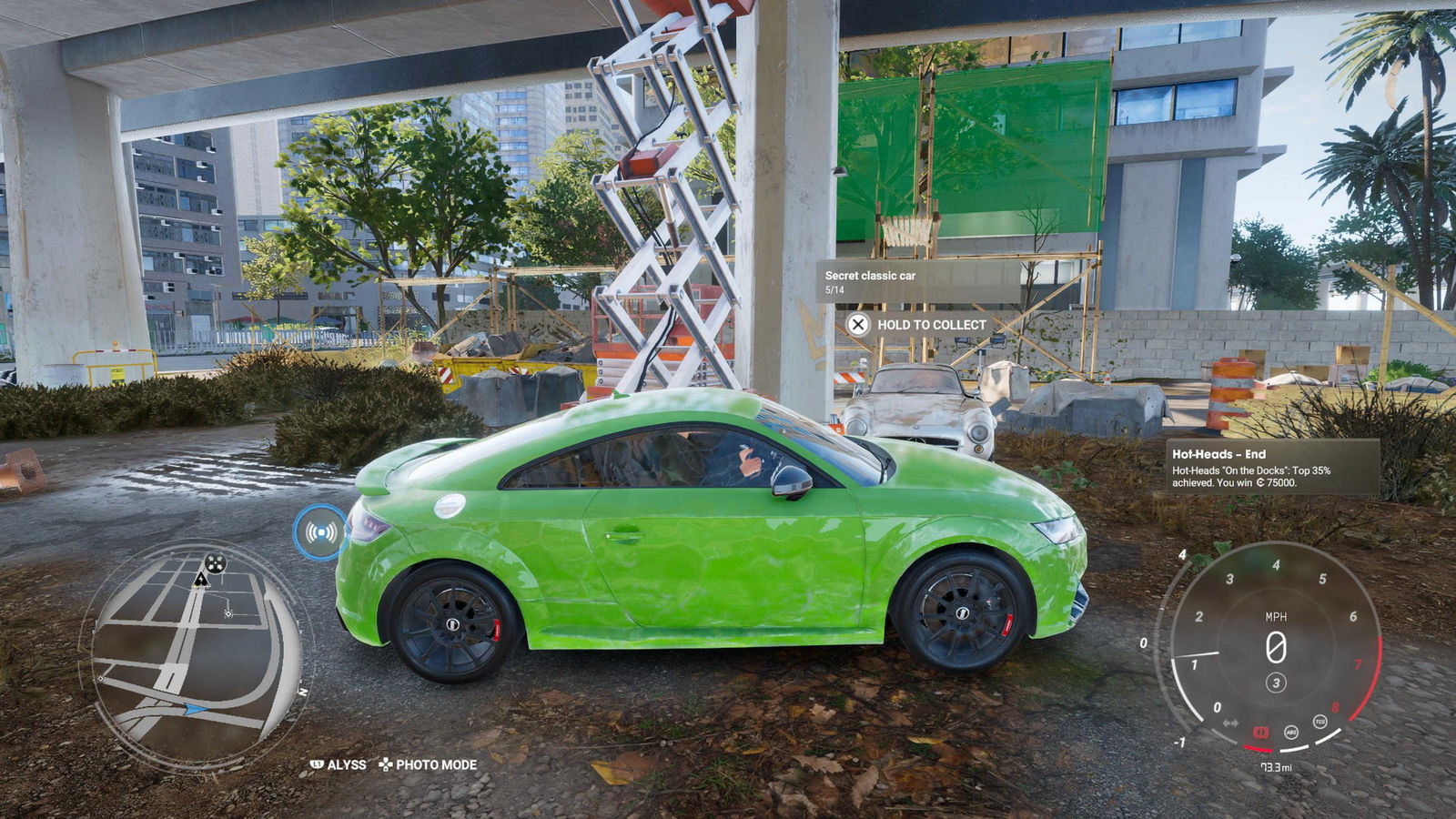Open the Hot-Heads End reward notification
This screenshot has height=819, width=1456.
click(1272, 467)
